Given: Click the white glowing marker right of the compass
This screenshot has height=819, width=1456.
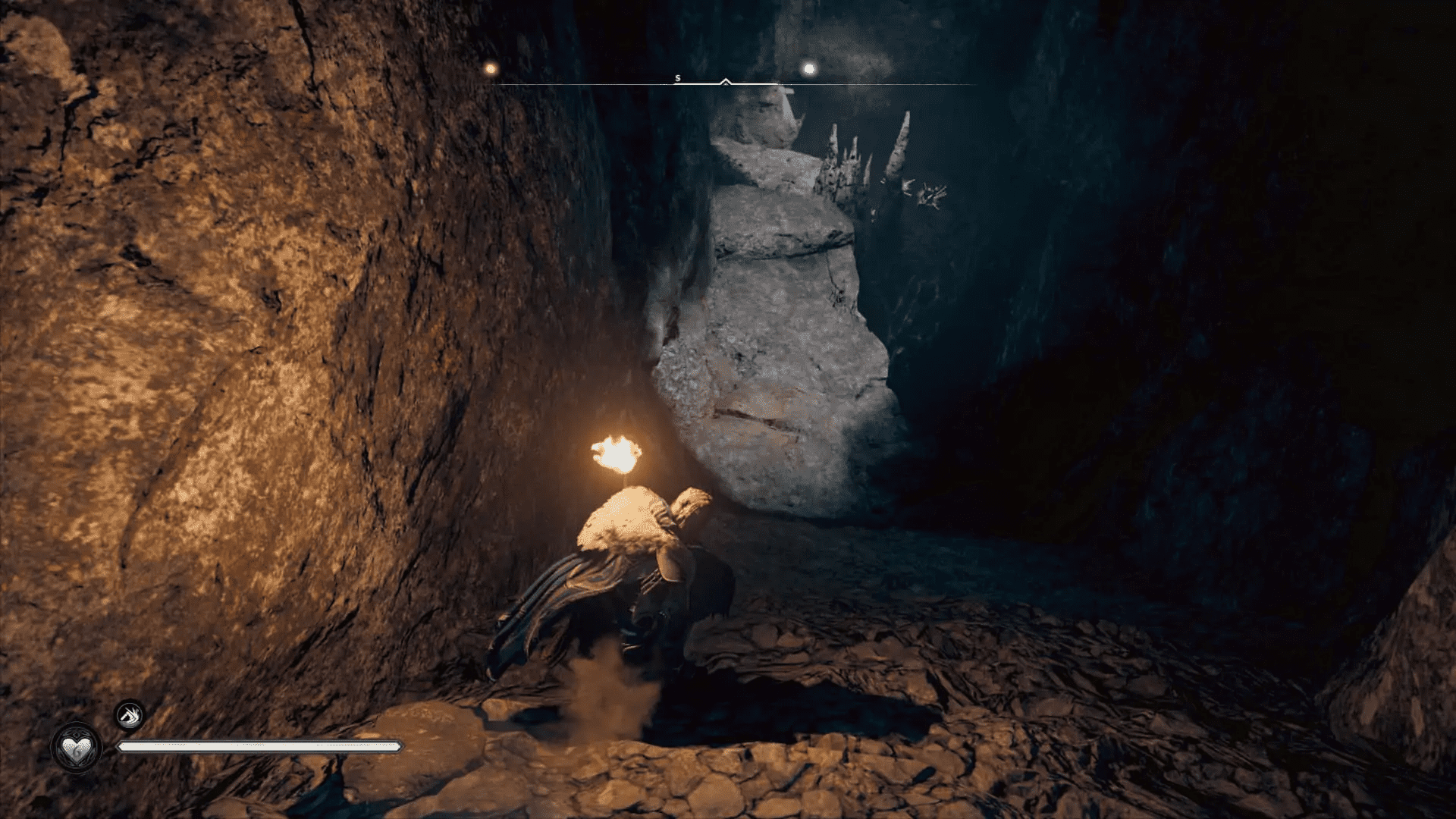Looking at the screenshot, I should [810, 69].
